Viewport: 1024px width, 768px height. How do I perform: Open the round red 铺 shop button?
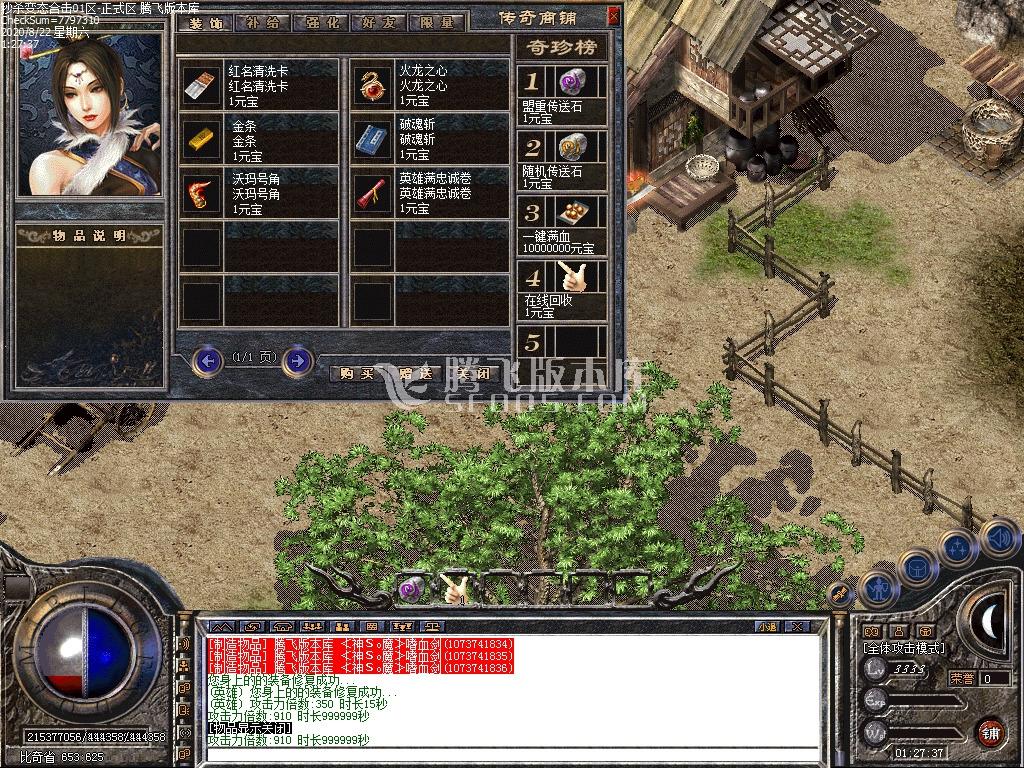tap(990, 731)
